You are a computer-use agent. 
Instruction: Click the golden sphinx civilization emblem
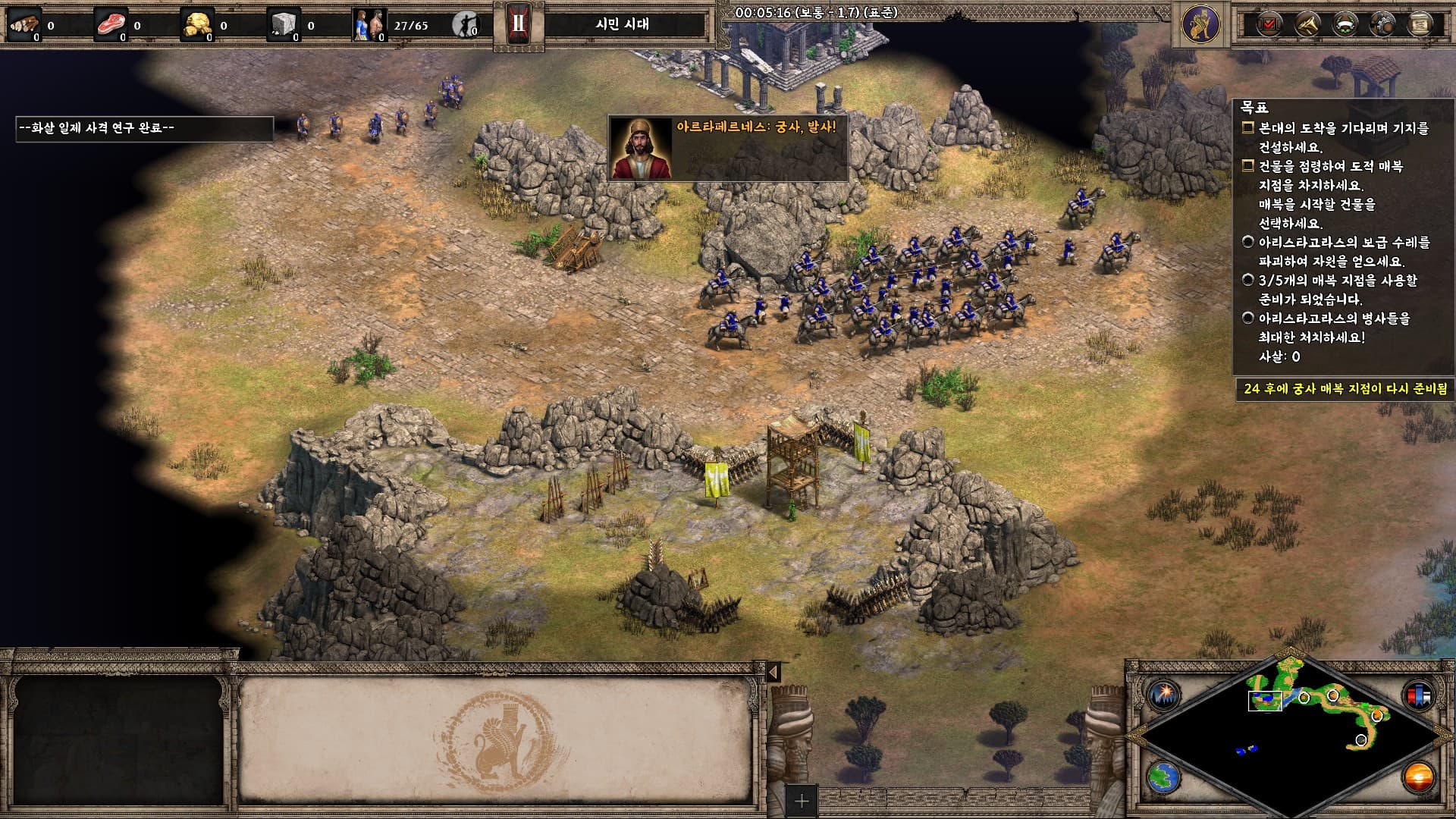1200,24
